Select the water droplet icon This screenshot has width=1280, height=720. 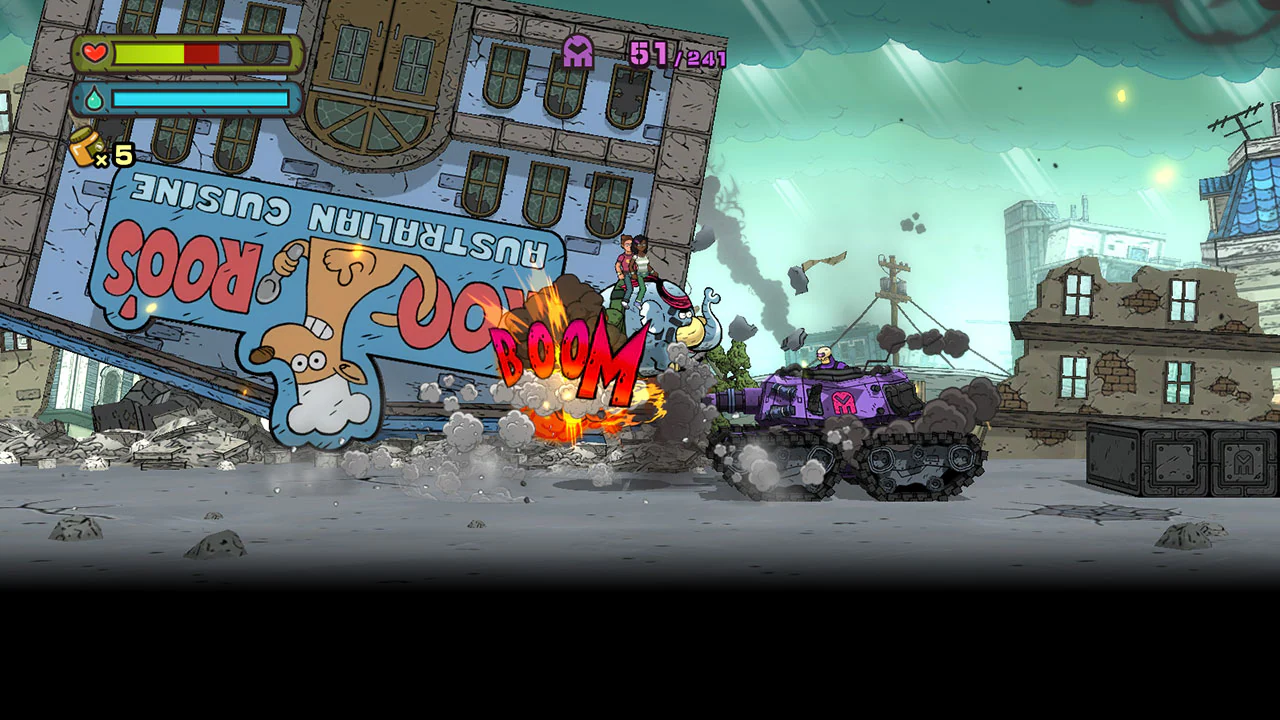pyautogui.click(x=94, y=99)
